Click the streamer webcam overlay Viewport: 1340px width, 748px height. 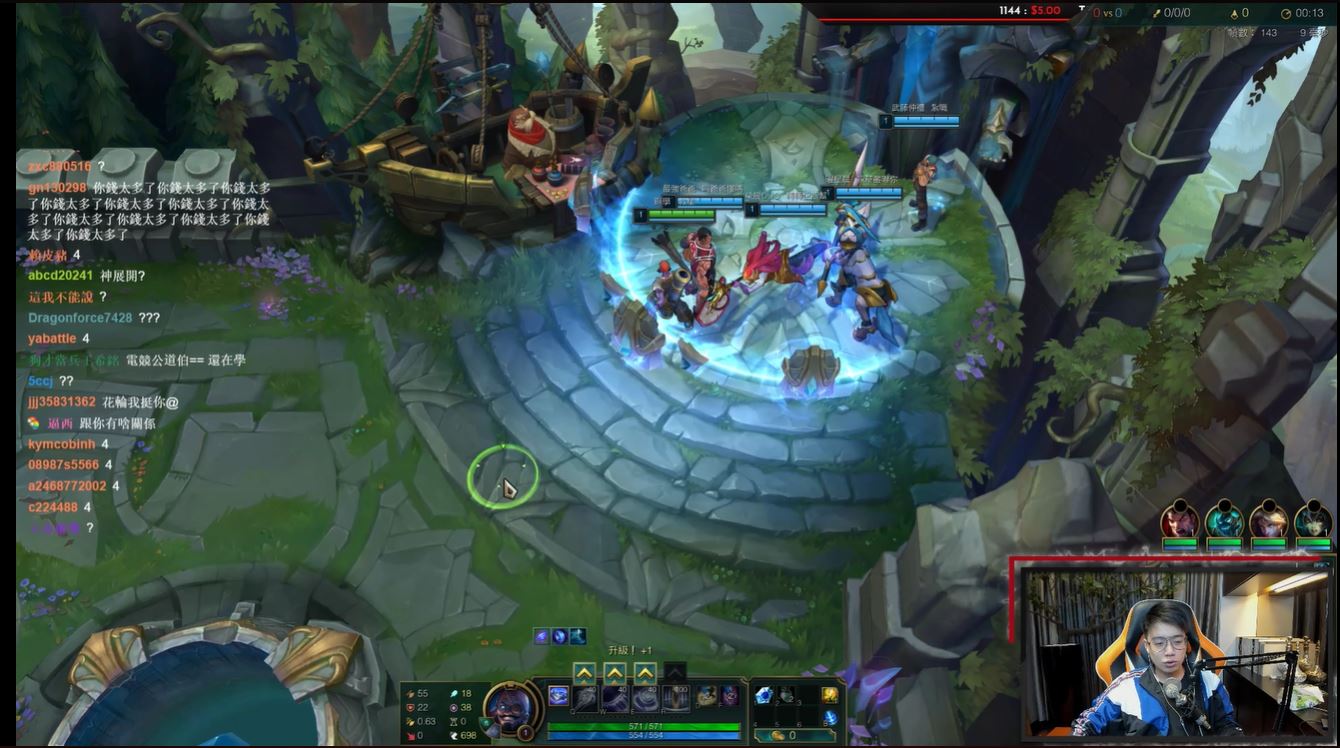coord(1170,650)
